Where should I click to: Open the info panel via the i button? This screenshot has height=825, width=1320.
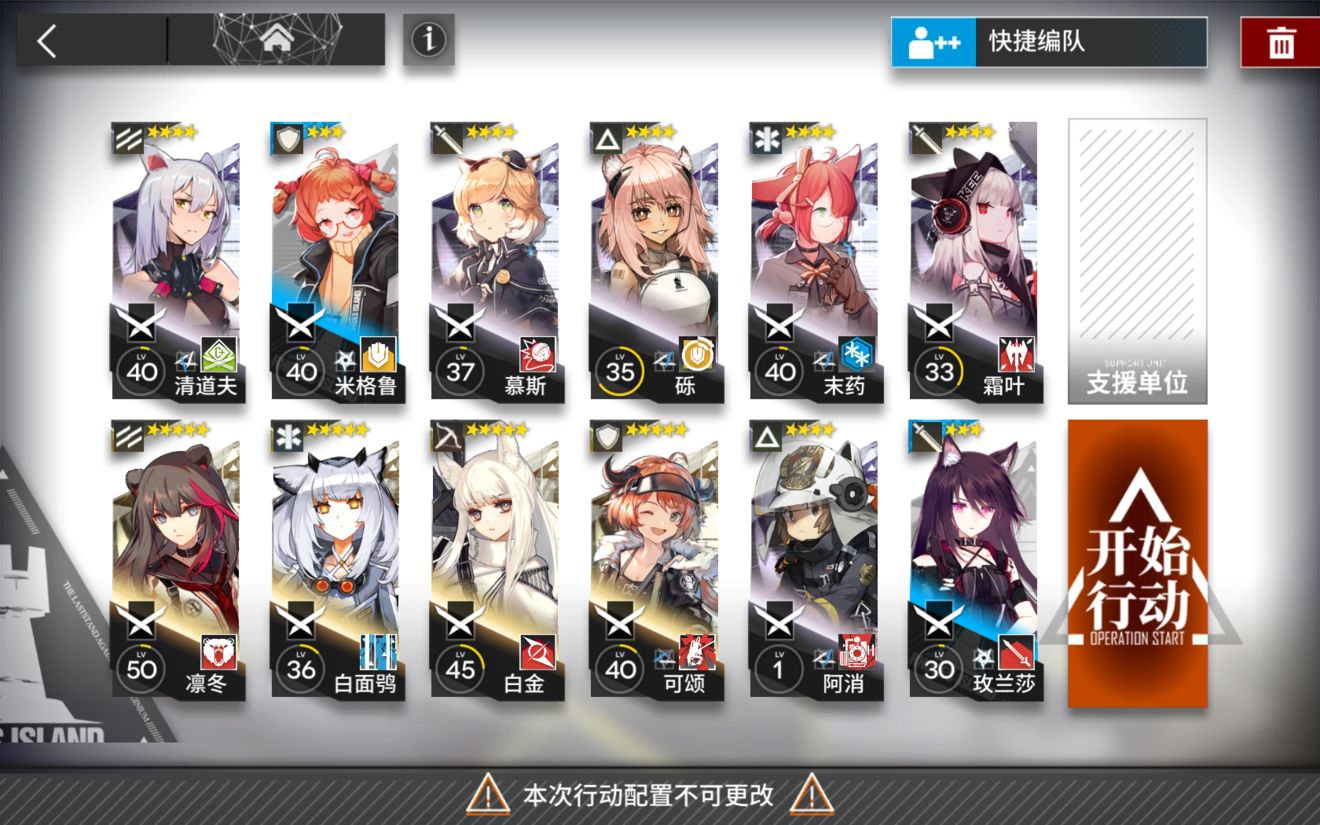click(428, 41)
